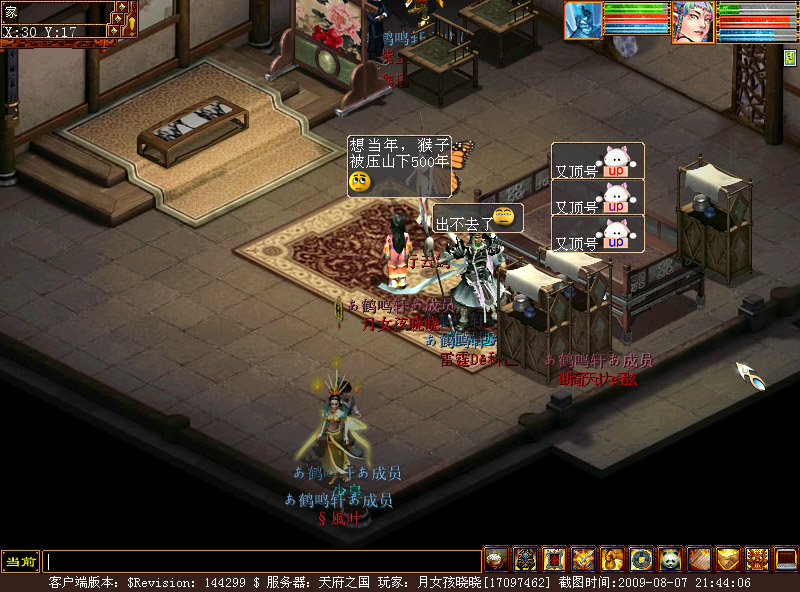
Task: Select the blue pet portrait
Action: tap(583, 20)
